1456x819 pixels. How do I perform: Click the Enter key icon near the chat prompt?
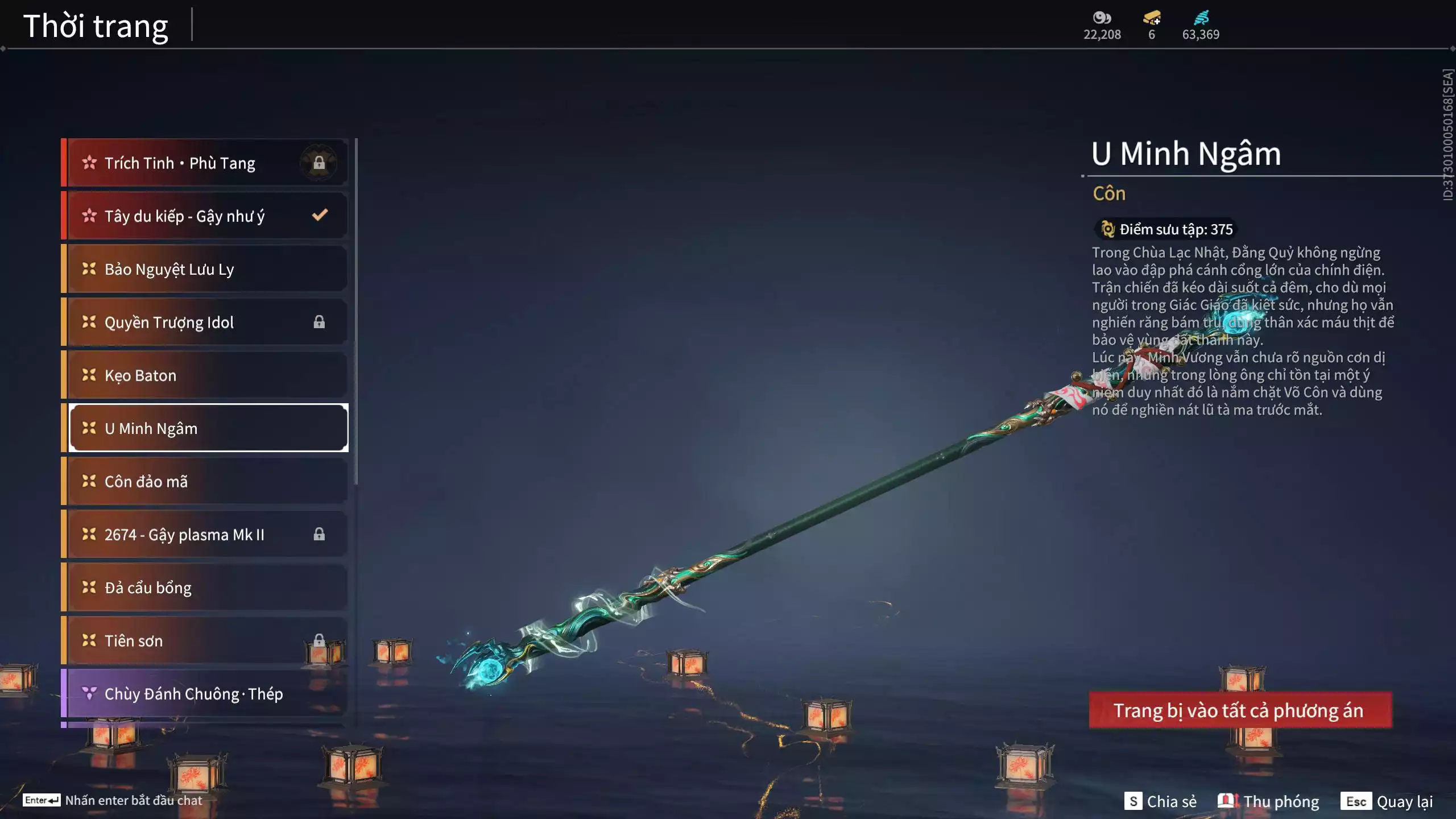(x=42, y=800)
